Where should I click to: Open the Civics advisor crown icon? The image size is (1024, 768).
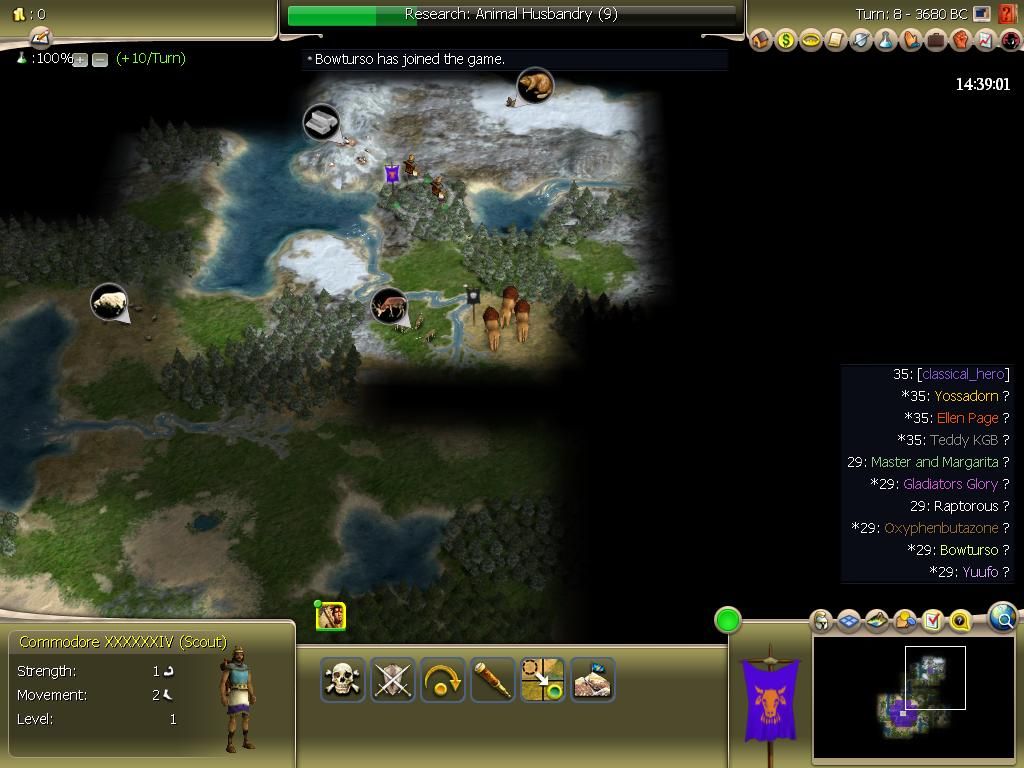(x=811, y=41)
